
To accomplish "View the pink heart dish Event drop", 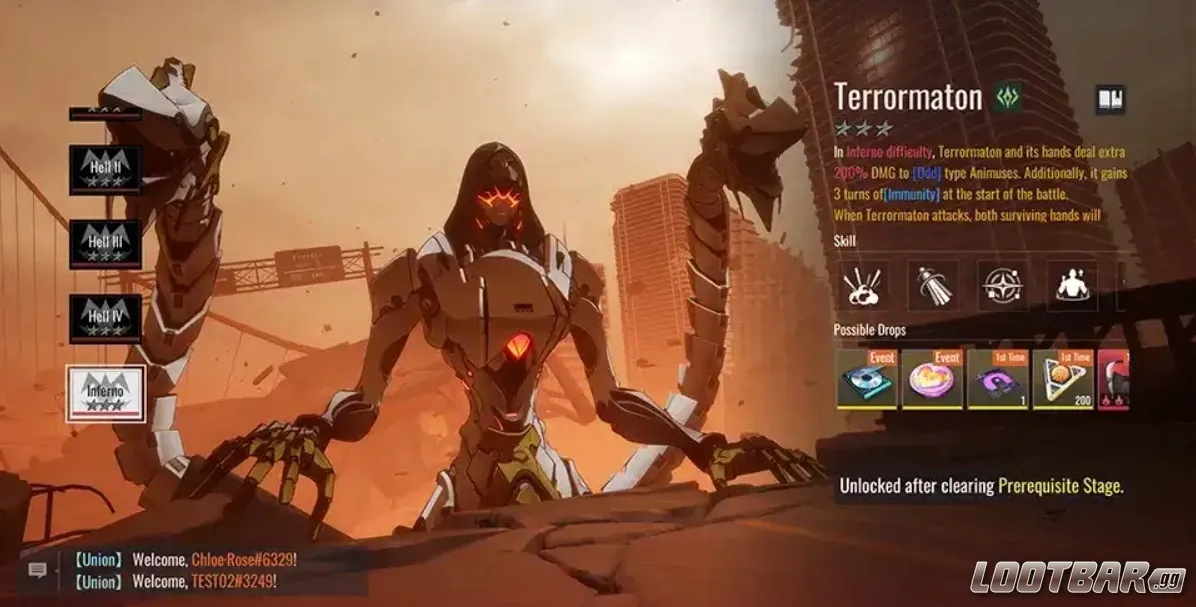I will click(x=932, y=379).
